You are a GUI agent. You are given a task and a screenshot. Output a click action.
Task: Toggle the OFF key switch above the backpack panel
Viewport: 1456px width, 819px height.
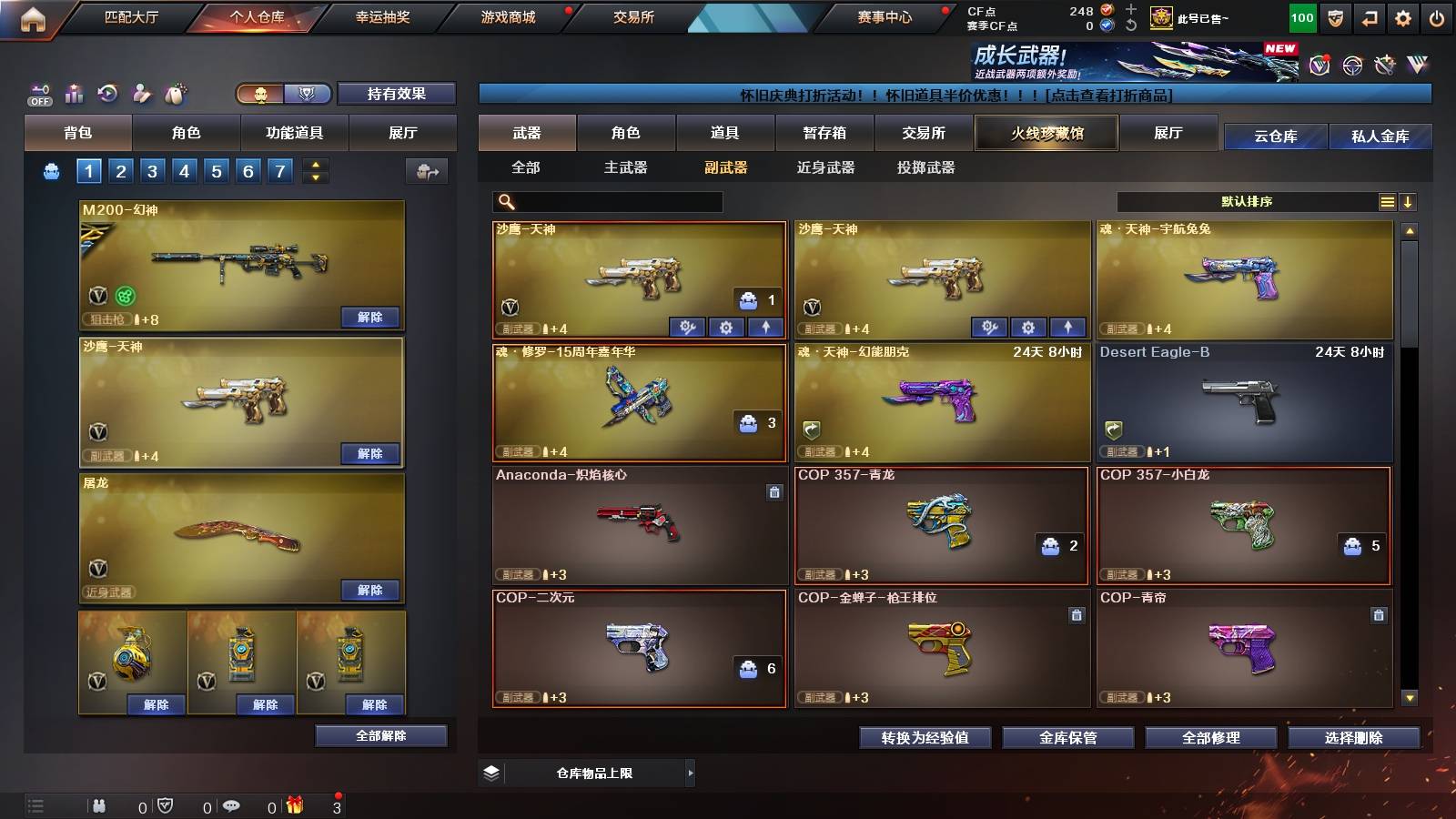click(x=38, y=94)
